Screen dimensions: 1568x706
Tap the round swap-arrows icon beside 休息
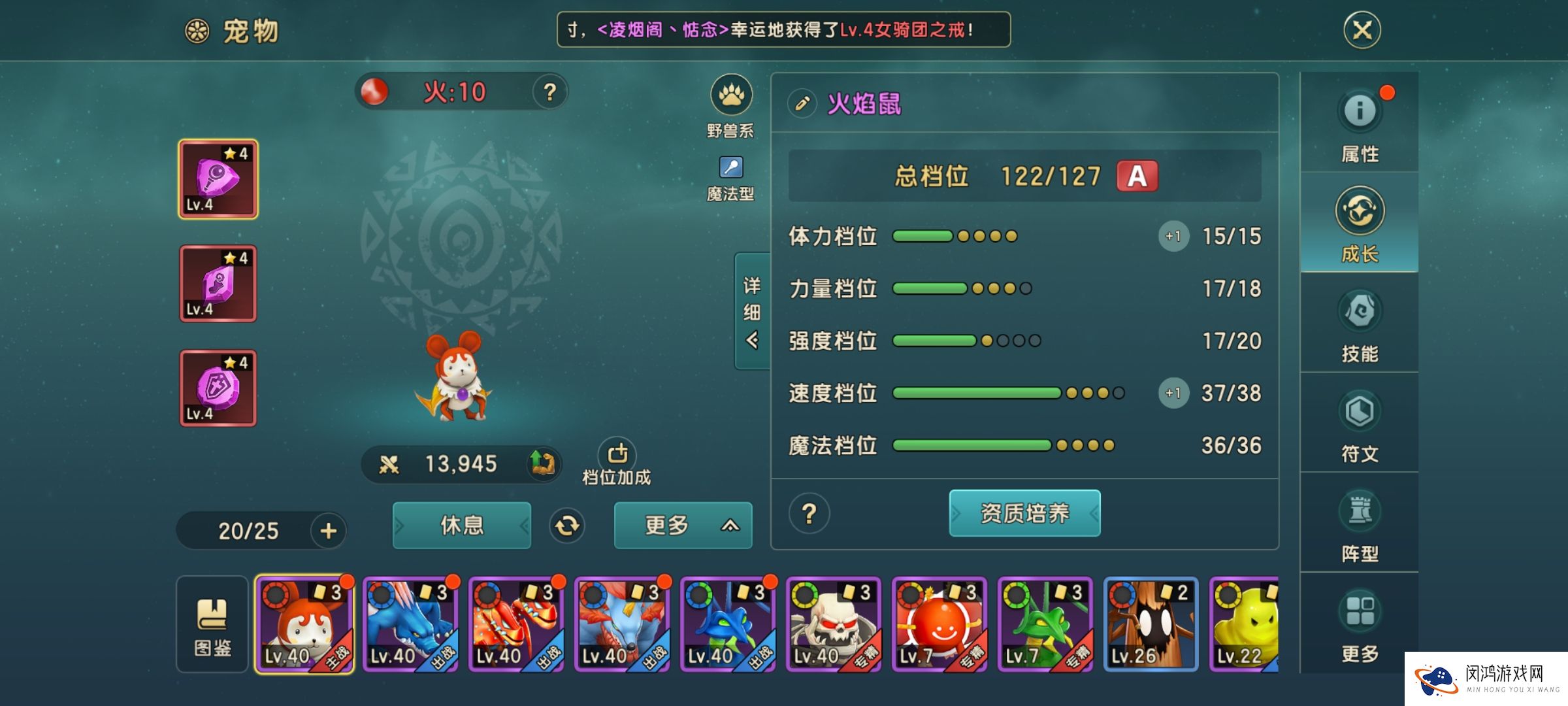pos(566,526)
